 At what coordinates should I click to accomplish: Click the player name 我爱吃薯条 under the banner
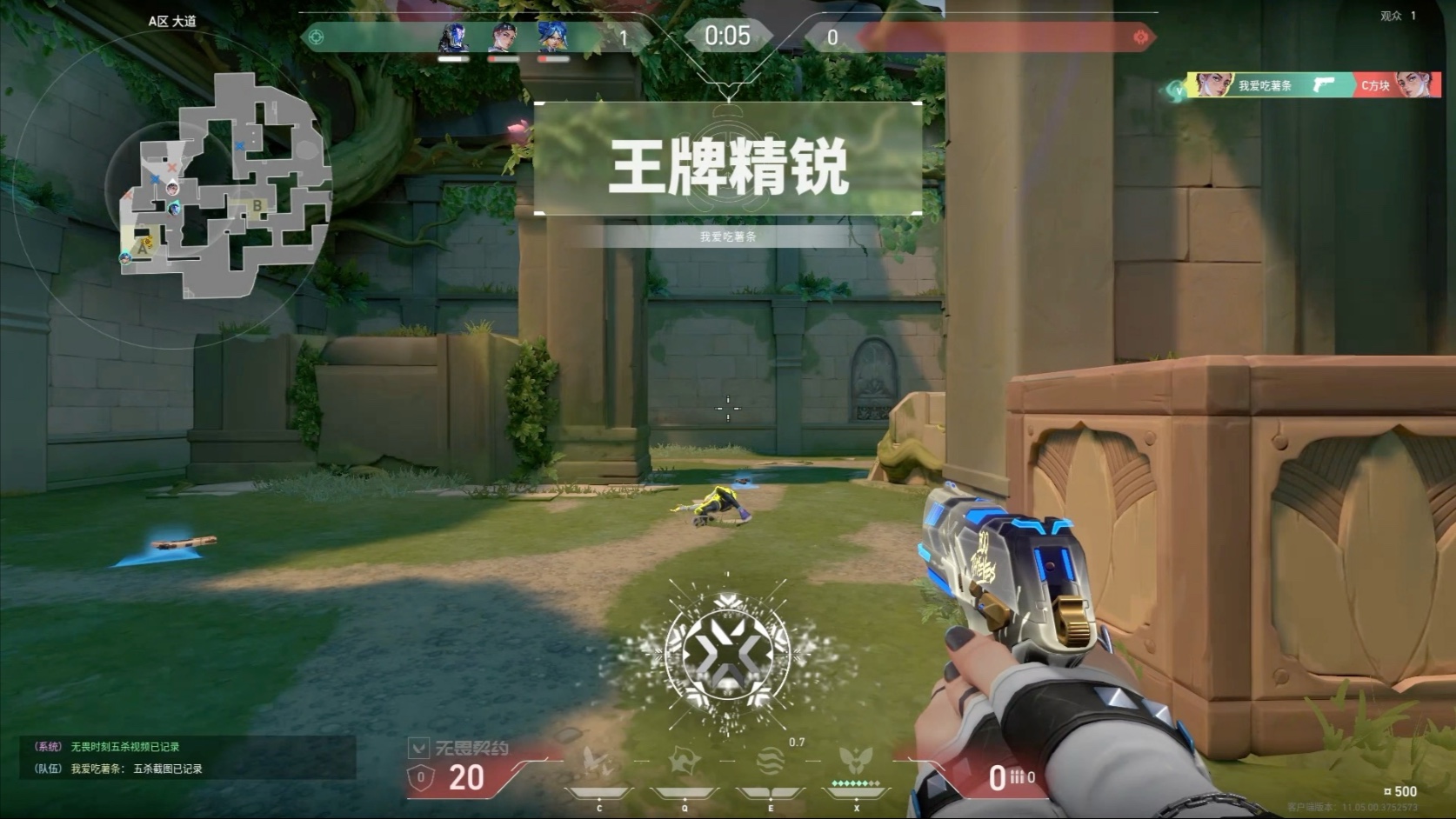click(x=728, y=234)
